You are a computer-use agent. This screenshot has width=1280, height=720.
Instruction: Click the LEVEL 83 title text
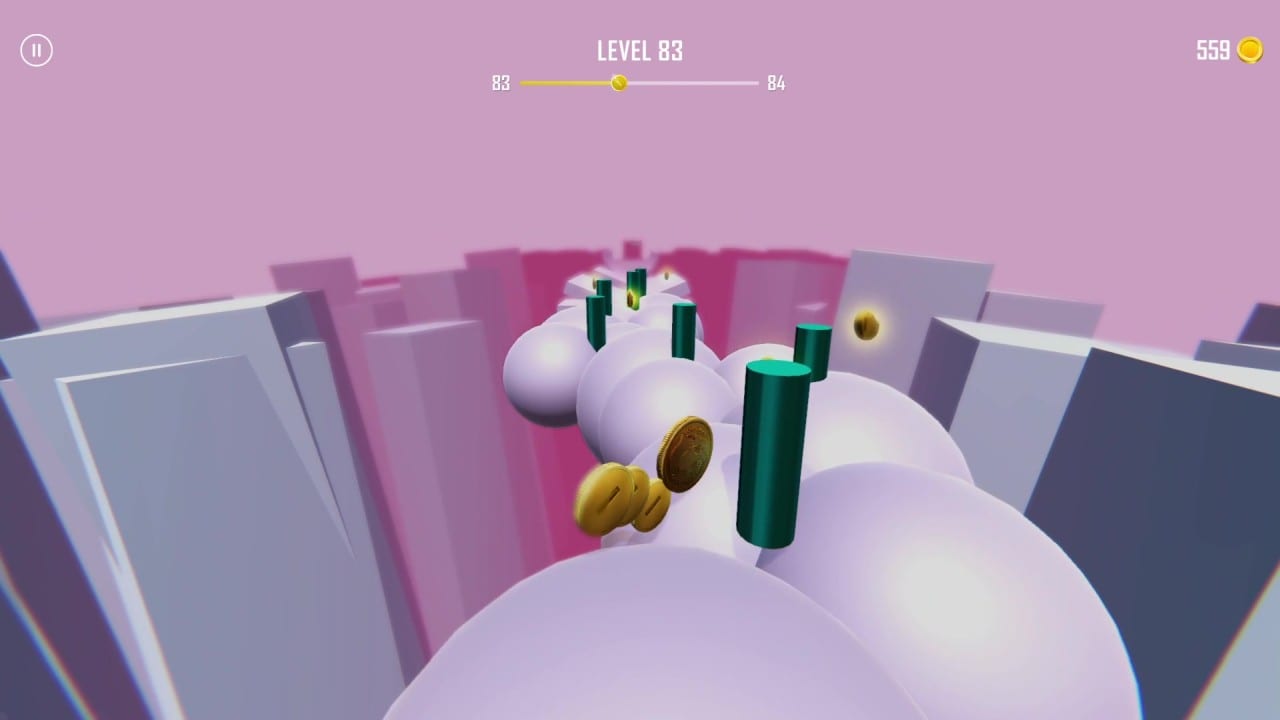(639, 51)
